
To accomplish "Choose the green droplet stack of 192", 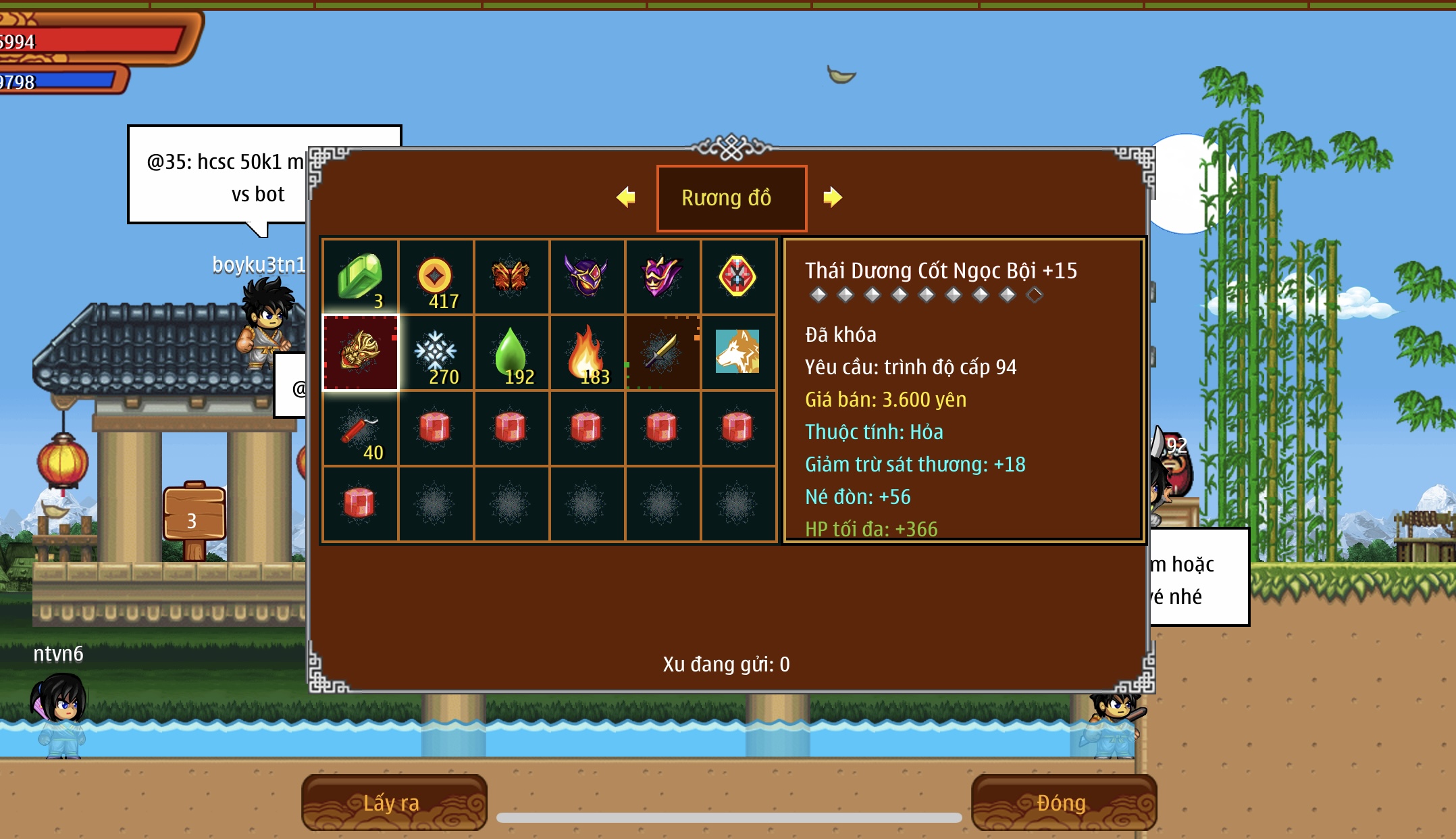I will point(511,352).
